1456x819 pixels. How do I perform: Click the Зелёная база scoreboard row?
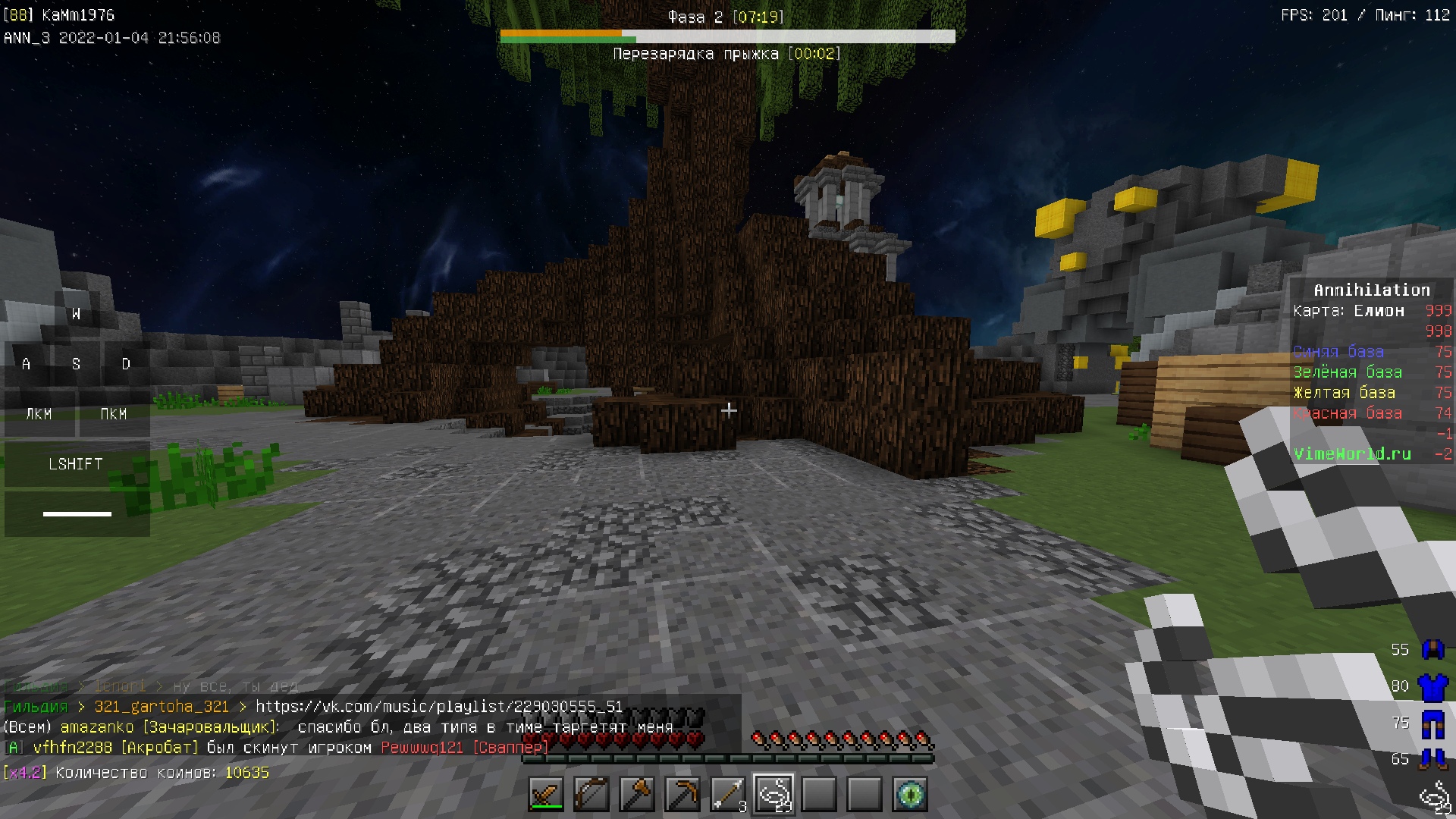[x=1348, y=372]
